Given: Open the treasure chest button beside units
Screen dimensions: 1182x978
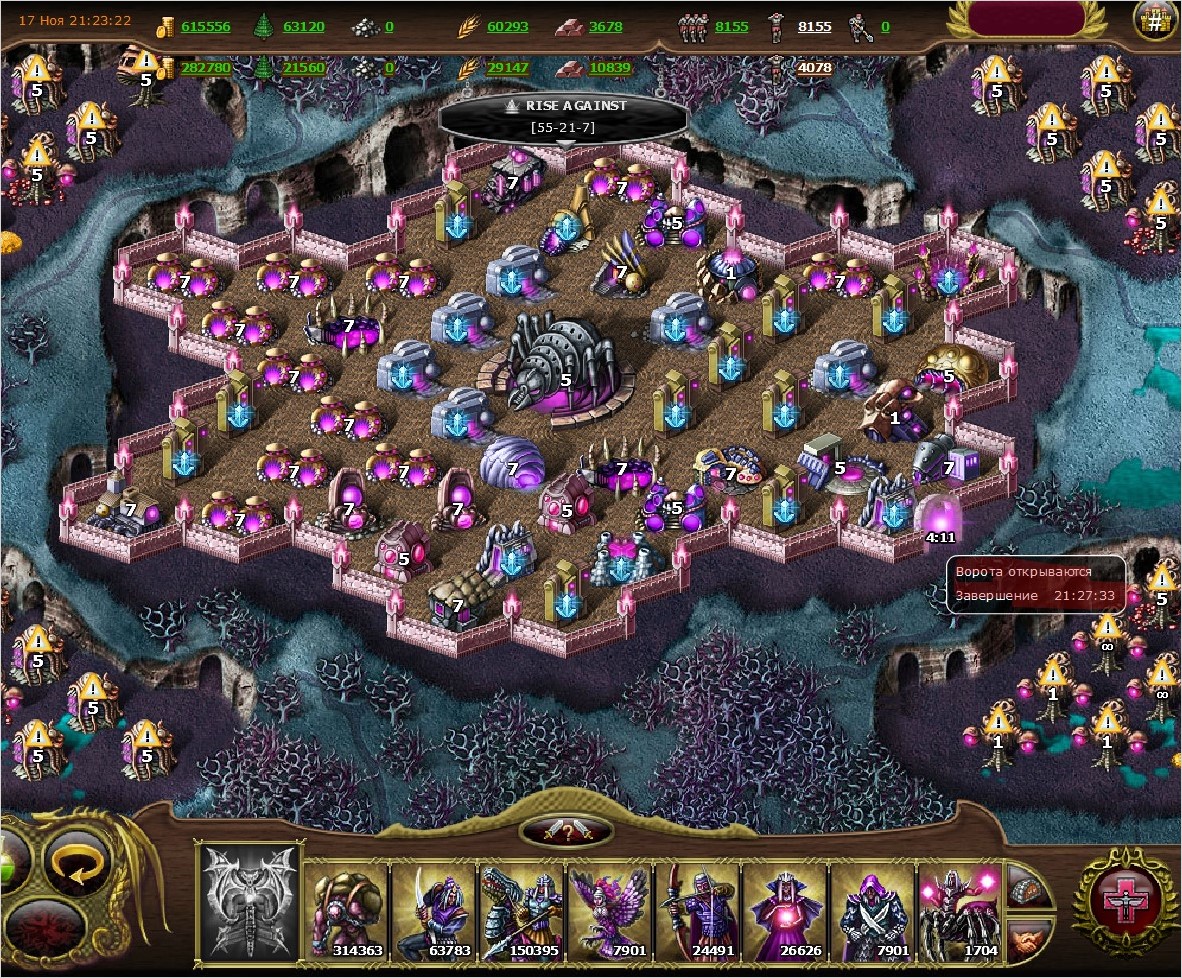Looking at the screenshot, I should coord(1027,886).
